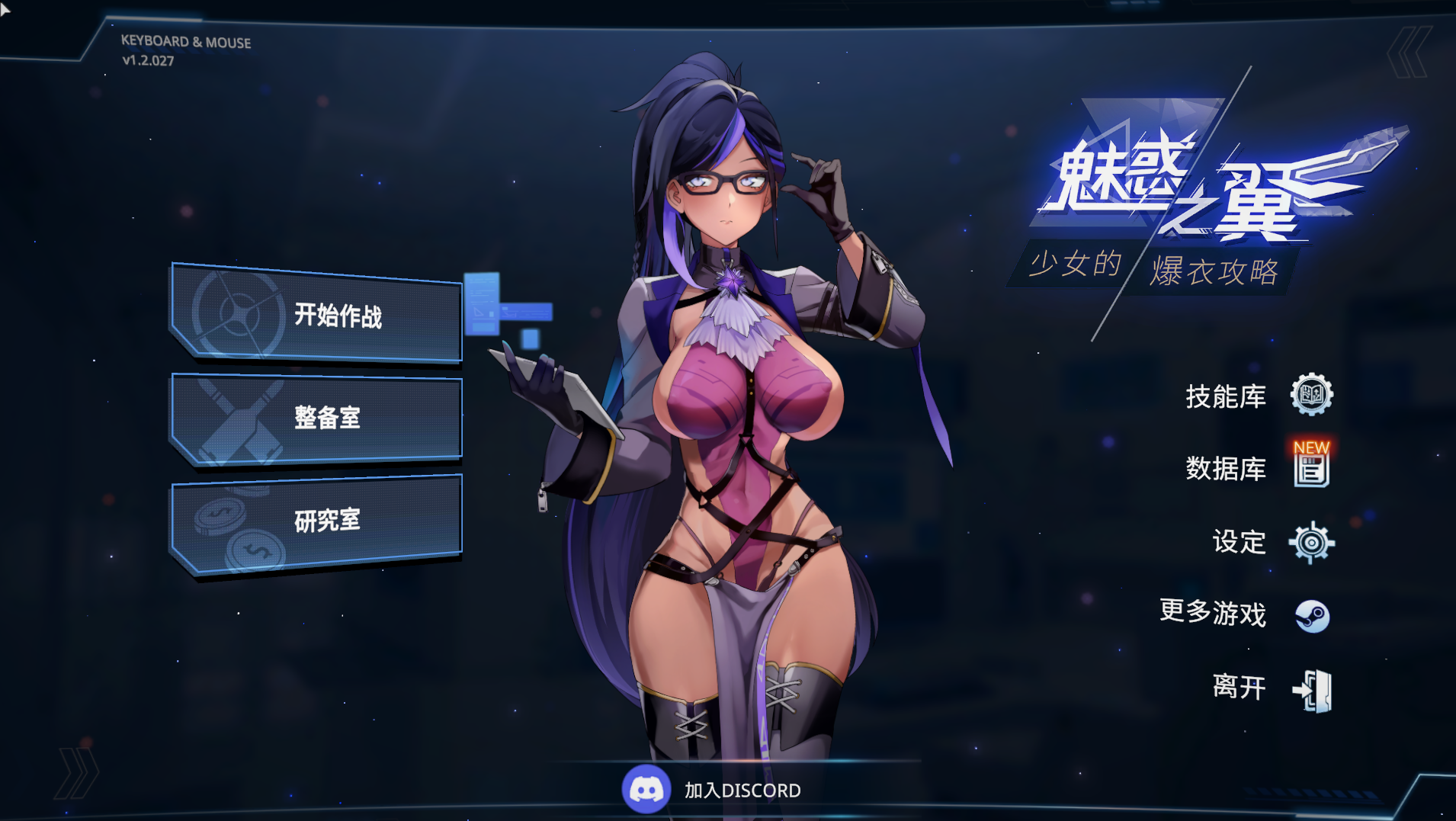View the 数据库 database
Image resolution: width=1456 pixels, height=821 pixels.
coord(1225,469)
